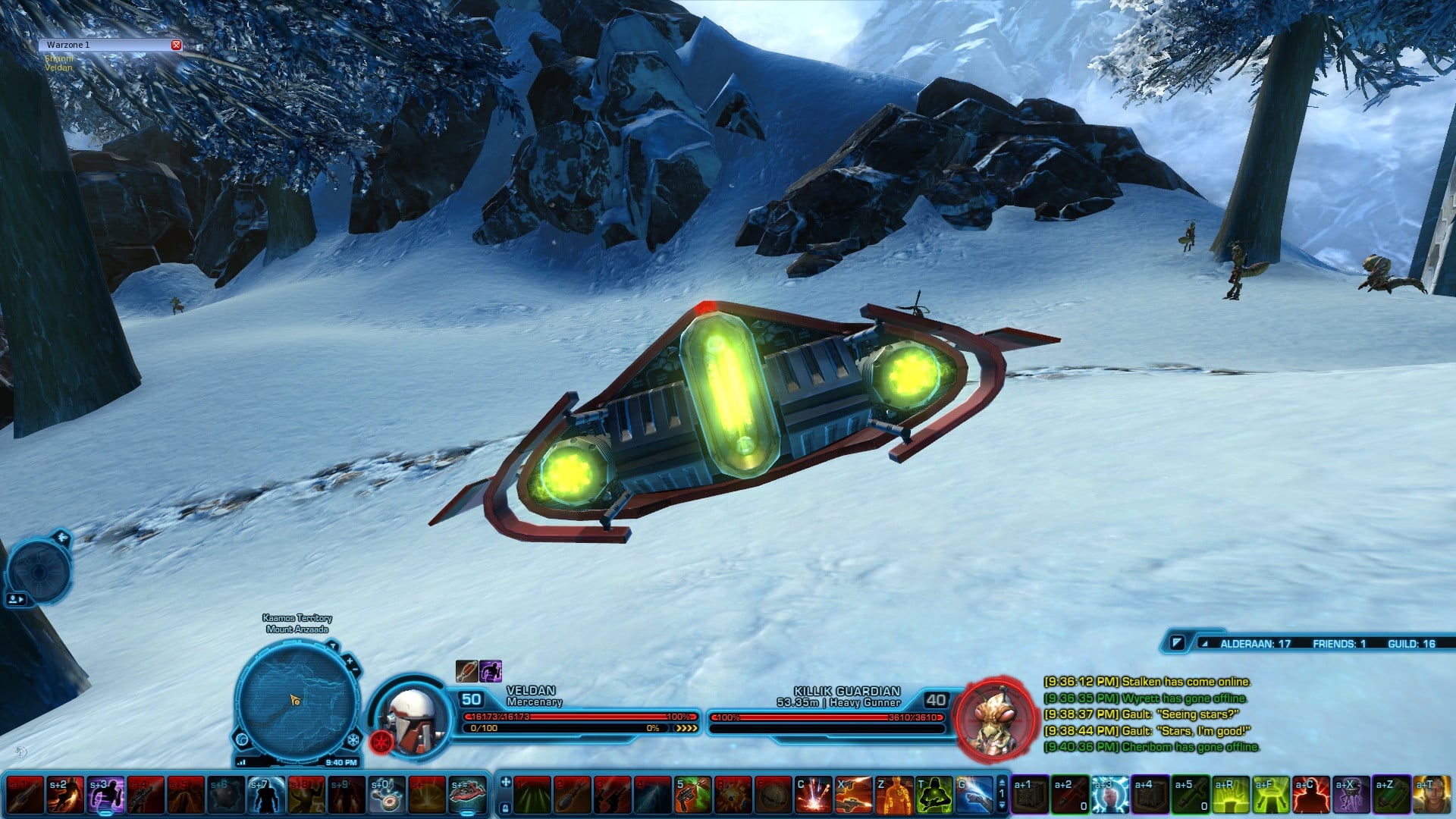
Task: Close the Warzone 1 group frame
Action: (x=176, y=45)
